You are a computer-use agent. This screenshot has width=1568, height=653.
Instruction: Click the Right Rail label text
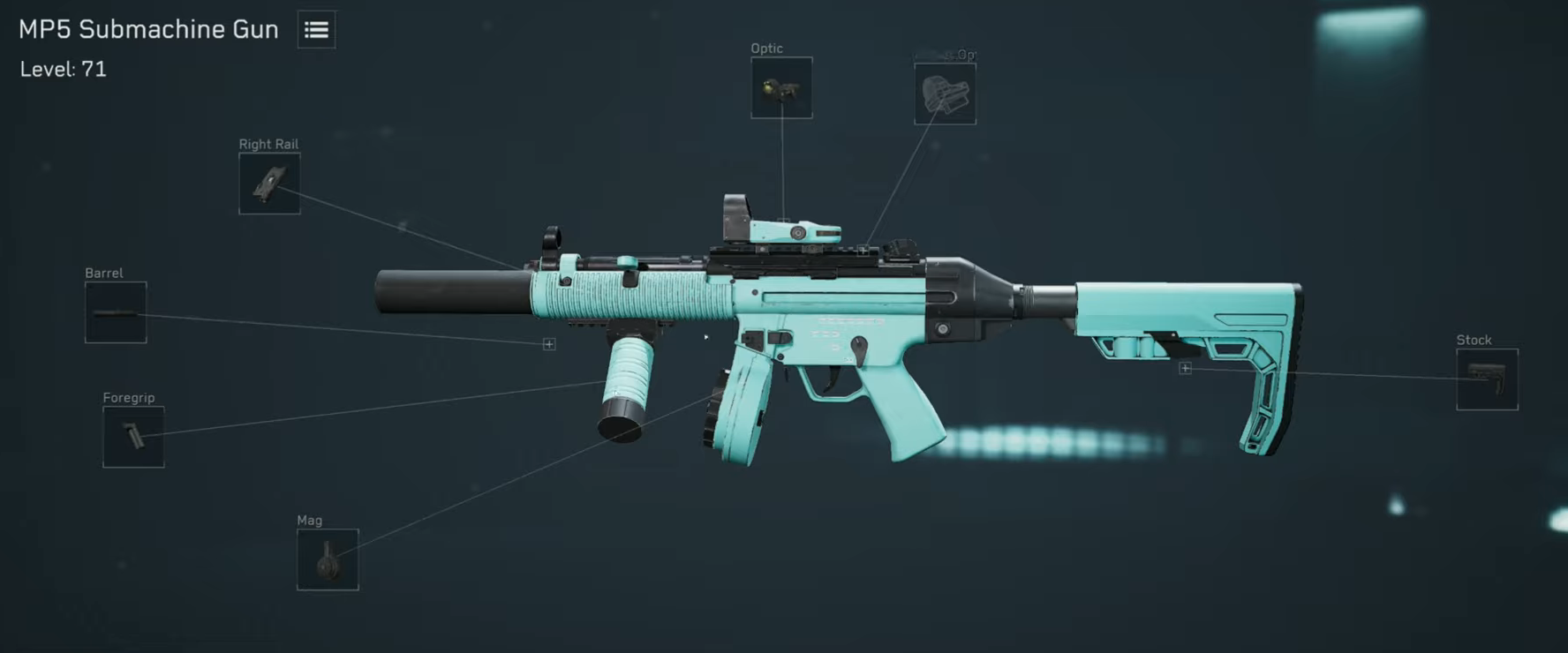pos(268,143)
